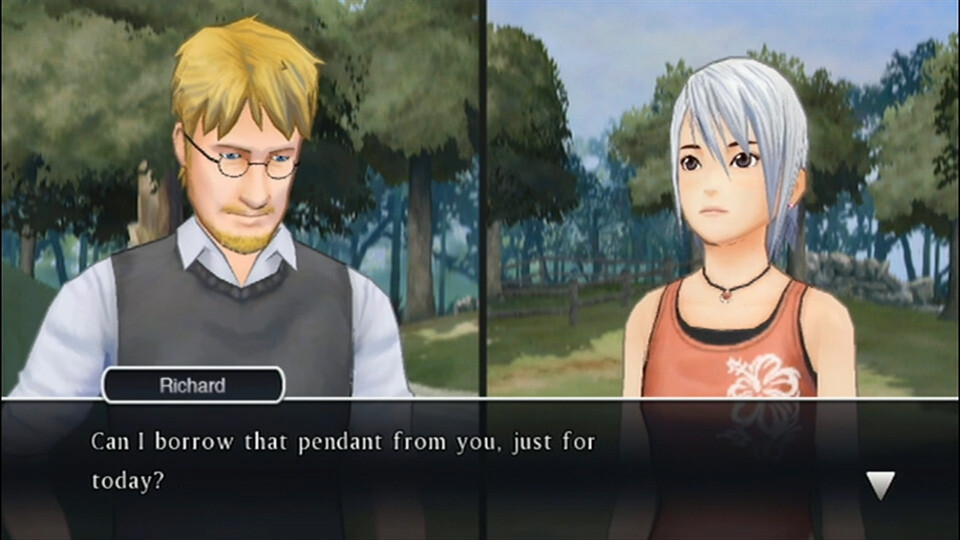This screenshot has height=540, width=960.
Task: Advance dialogue with the white arrow indicator
Action: [x=880, y=485]
